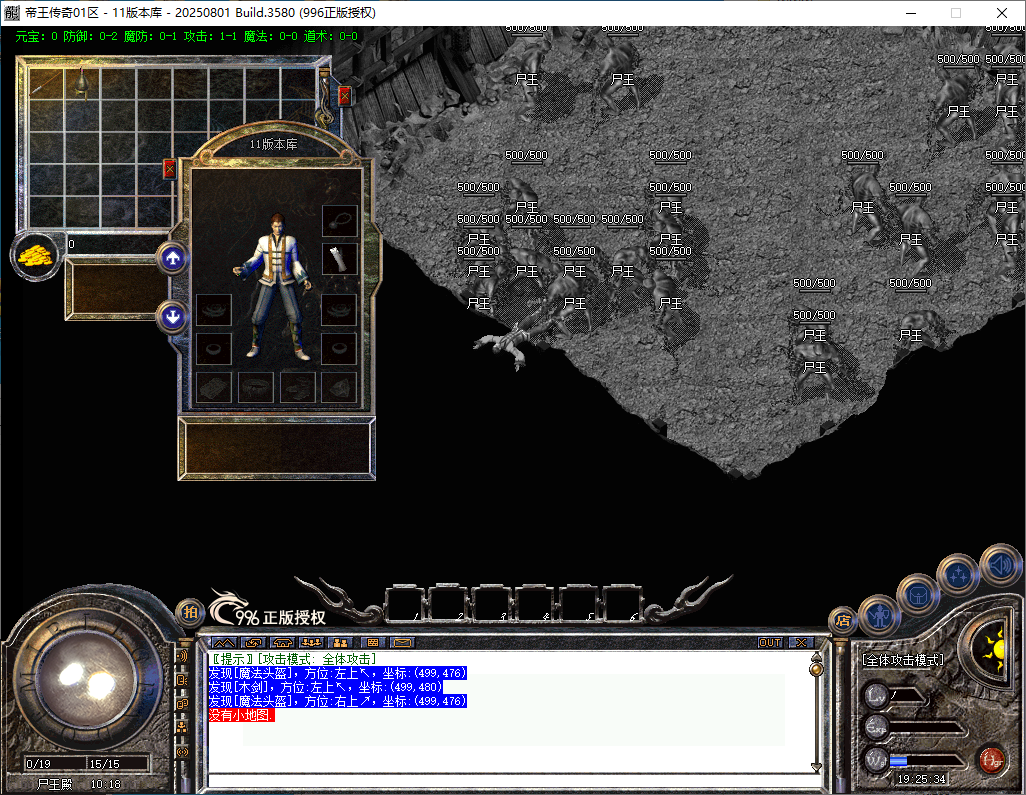
Task: Close the inventory bag panel
Action: [x=345, y=96]
